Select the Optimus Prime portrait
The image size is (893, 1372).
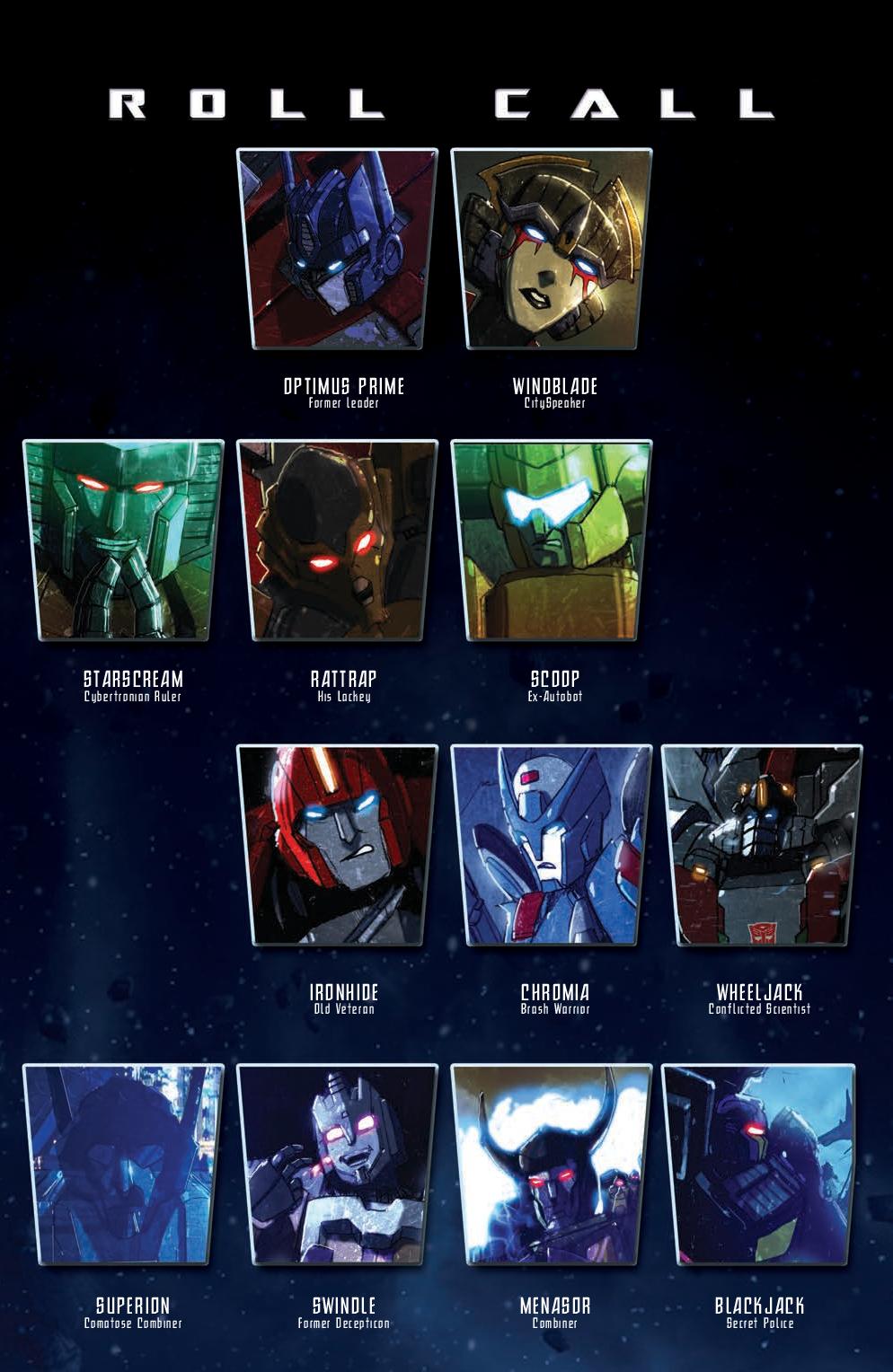coord(337,249)
